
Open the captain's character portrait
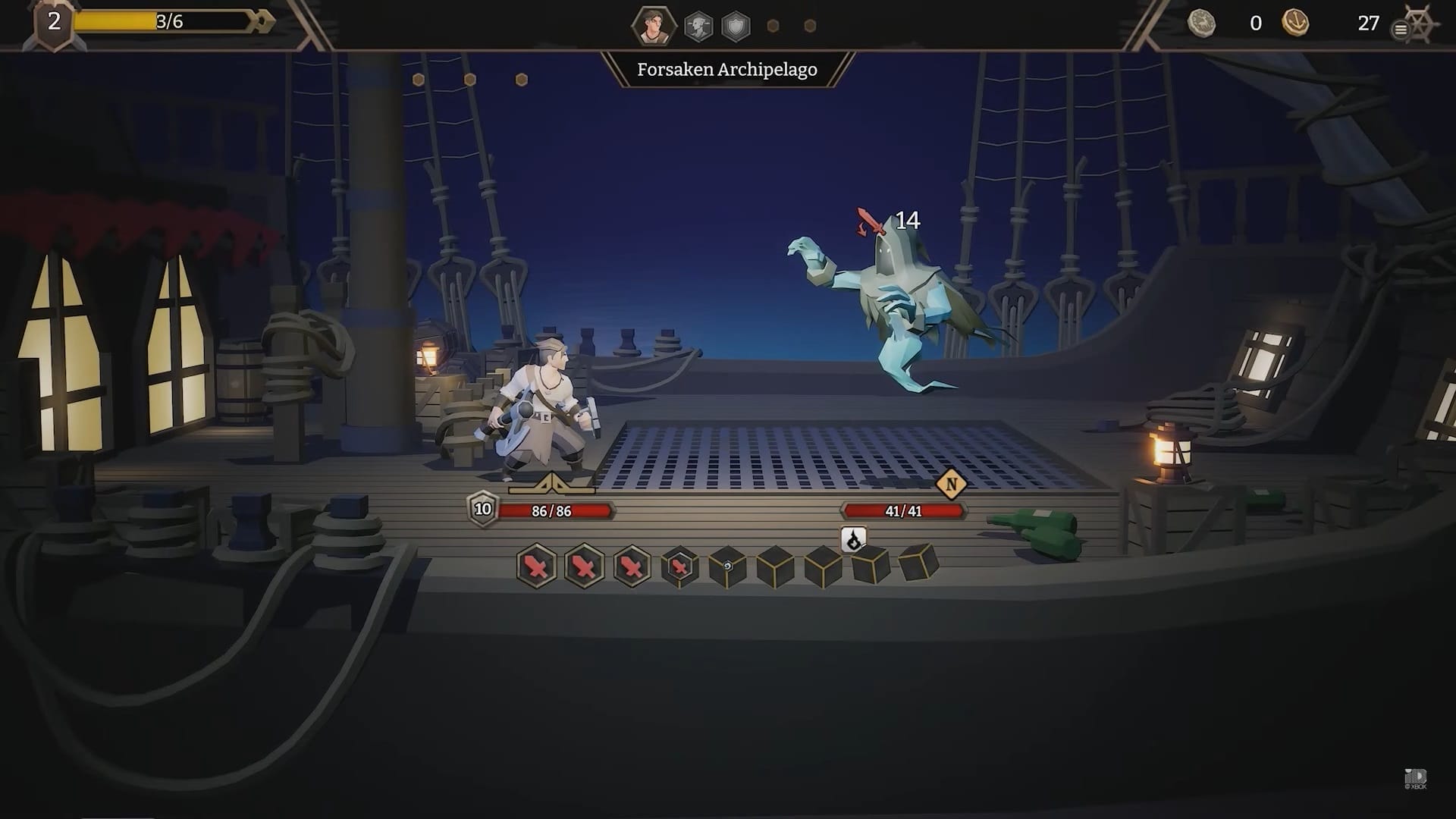654,25
